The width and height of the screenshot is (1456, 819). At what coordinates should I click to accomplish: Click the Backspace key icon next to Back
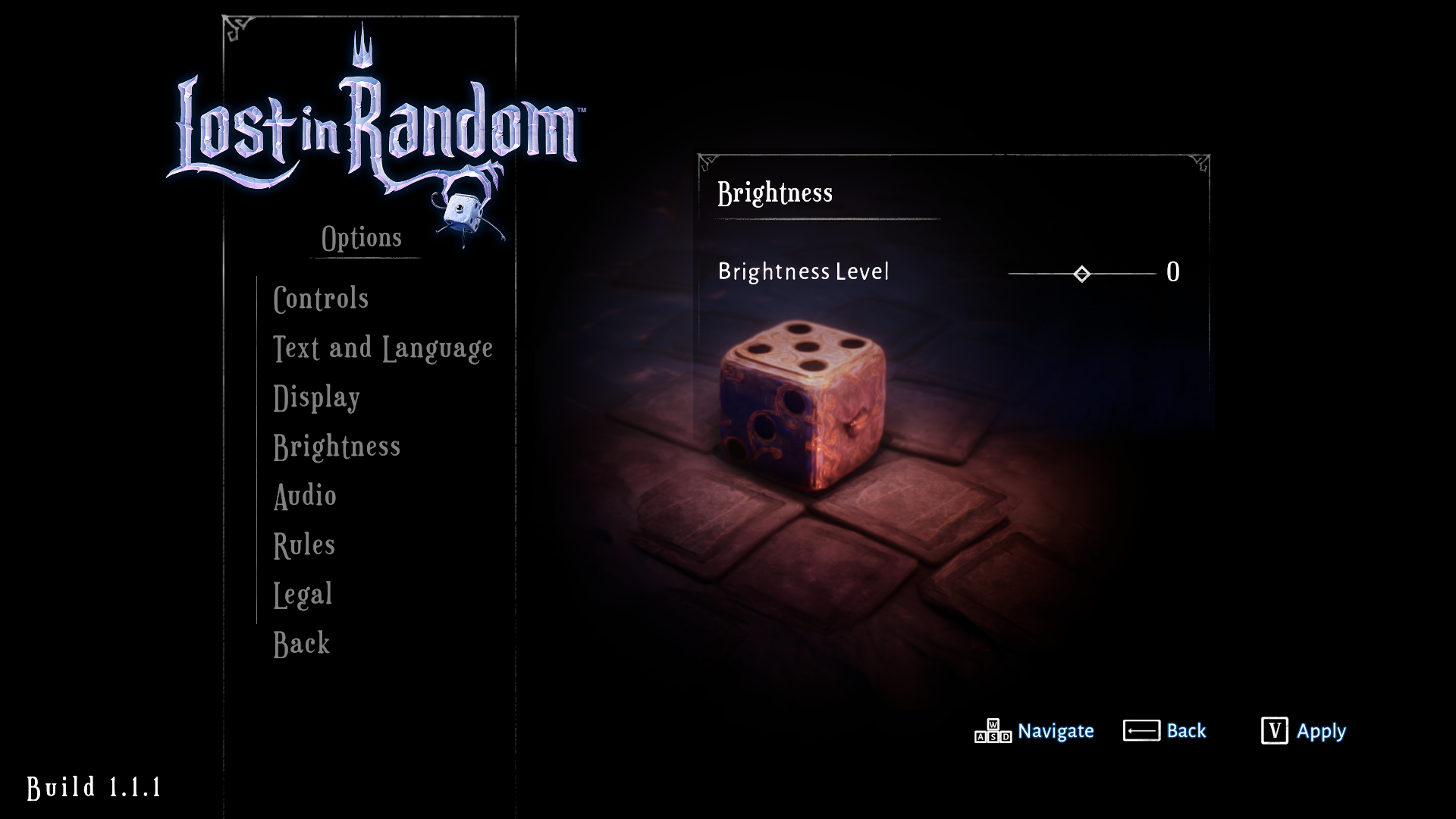(x=1143, y=730)
